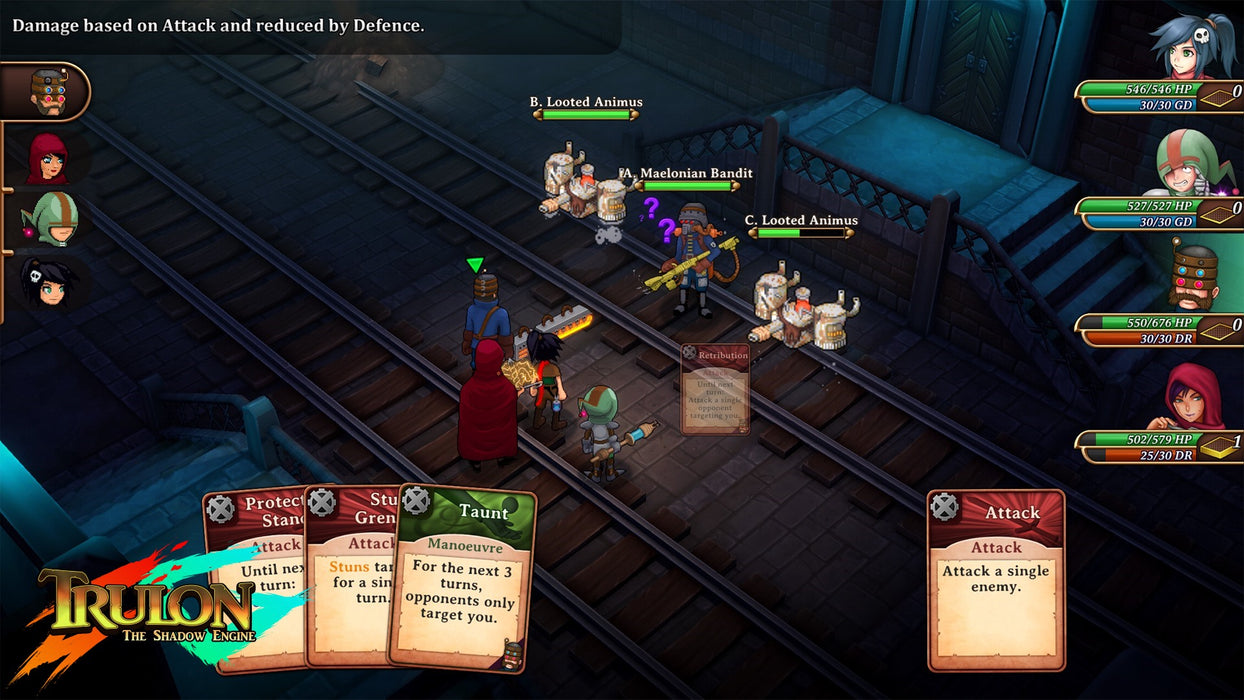1244x700 pixels.
Task: Target the A. Maelonian Bandit enemy
Action: coord(692,255)
